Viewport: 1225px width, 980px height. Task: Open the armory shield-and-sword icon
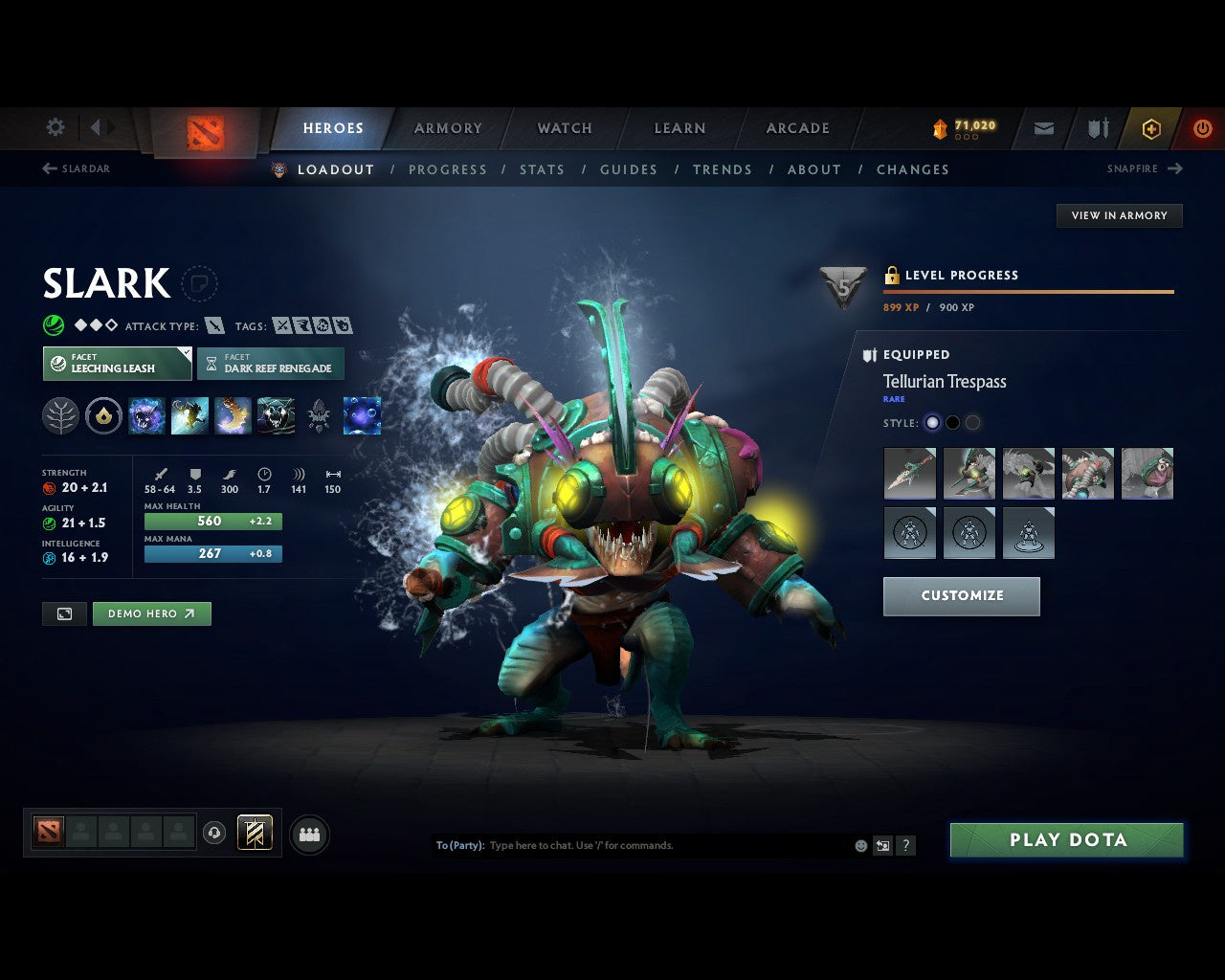(x=1096, y=127)
